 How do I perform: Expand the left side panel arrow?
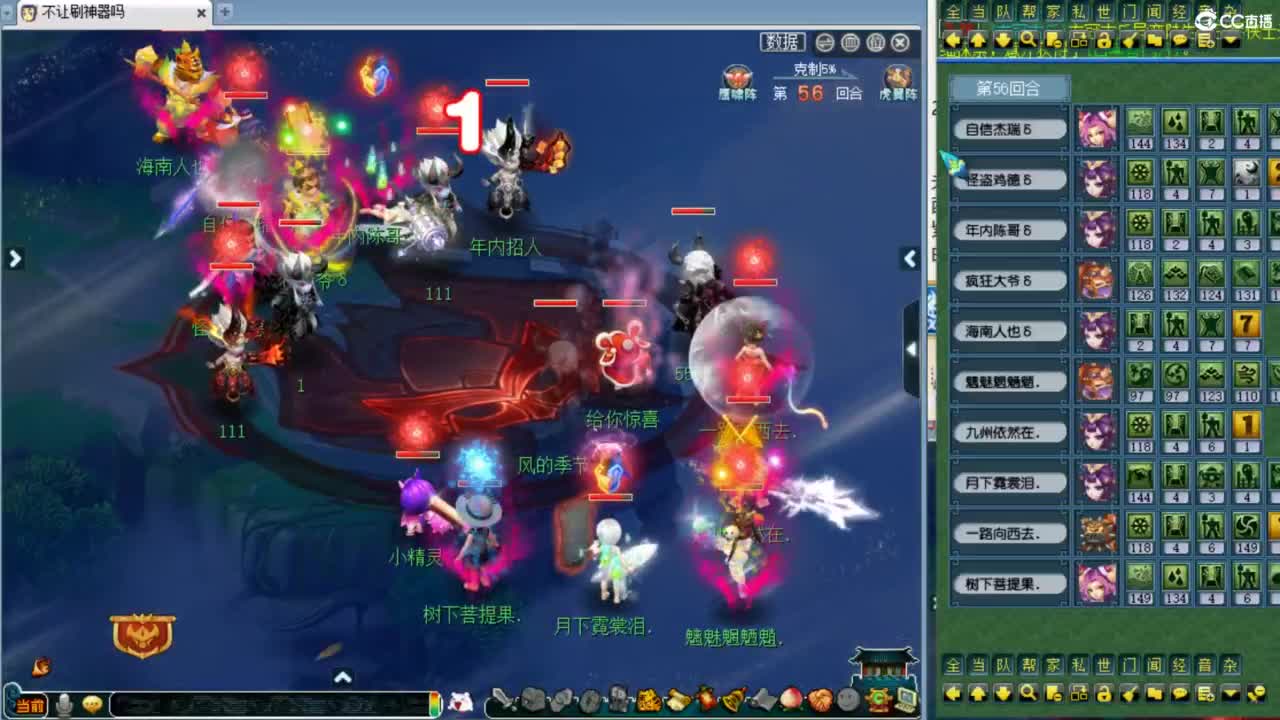coord(15,258)
